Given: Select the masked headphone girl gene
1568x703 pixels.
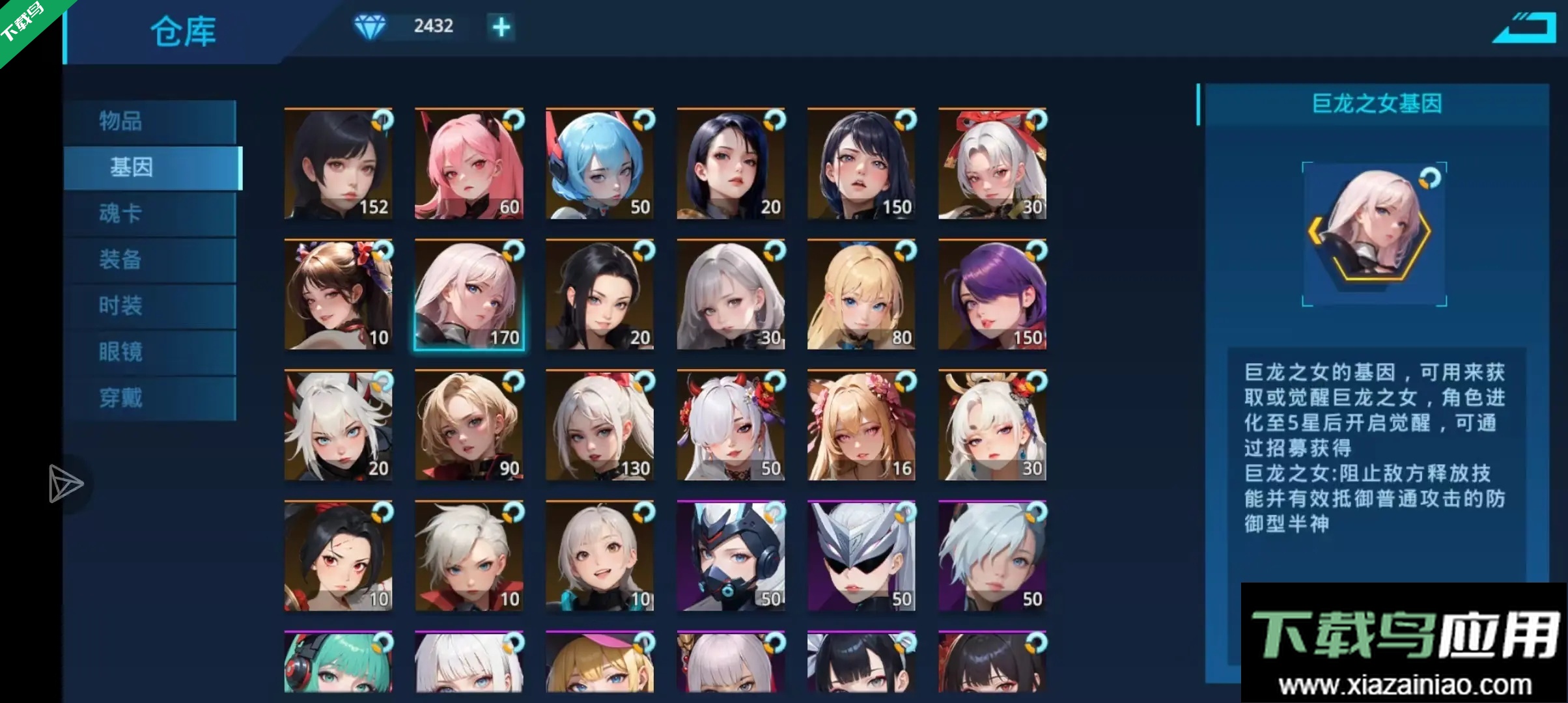Looking at the screenshot, I should [x=731, y=557].
